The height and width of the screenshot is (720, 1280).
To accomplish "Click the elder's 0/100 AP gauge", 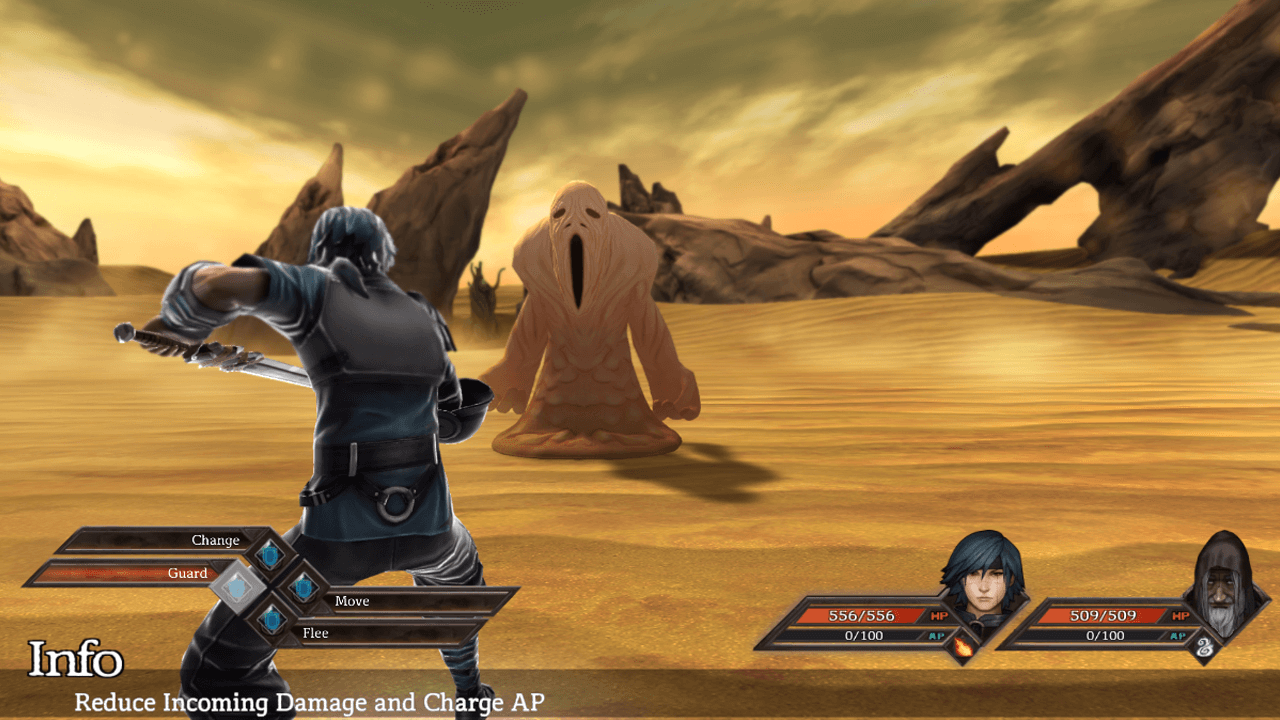I will 1105,635.
